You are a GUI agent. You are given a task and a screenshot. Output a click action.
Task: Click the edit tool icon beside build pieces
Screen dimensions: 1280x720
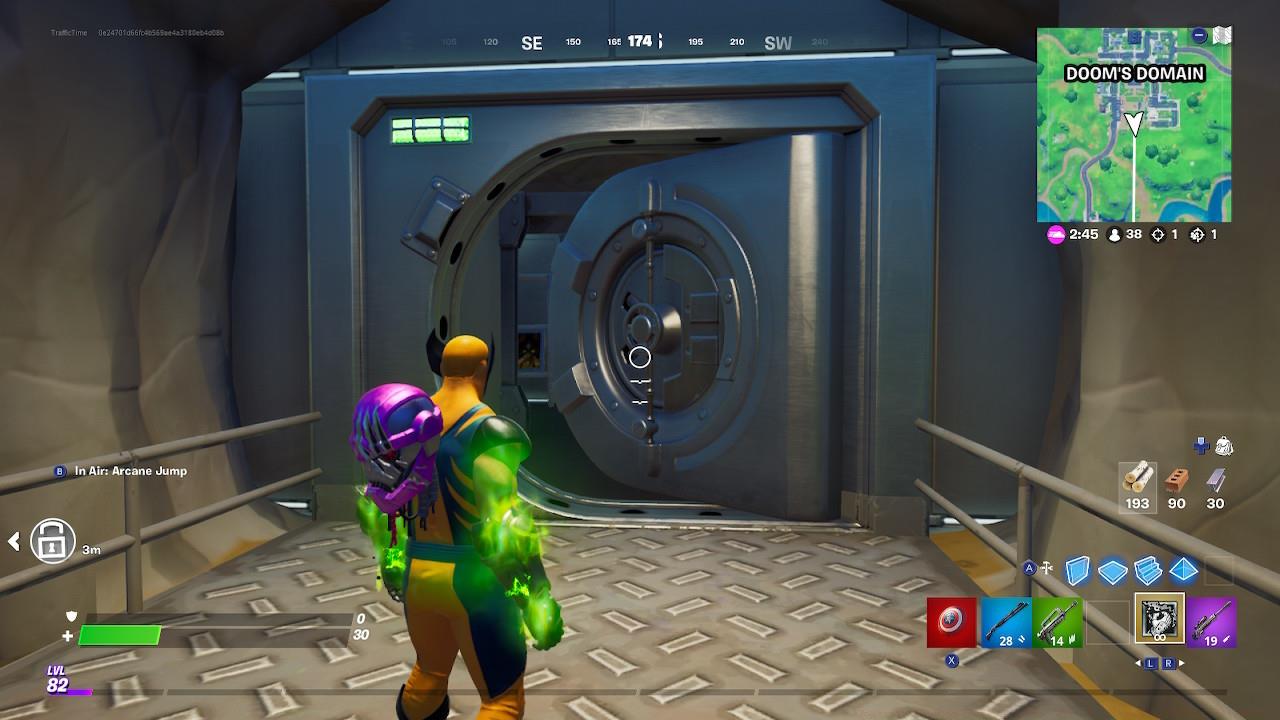(1045, 566)
